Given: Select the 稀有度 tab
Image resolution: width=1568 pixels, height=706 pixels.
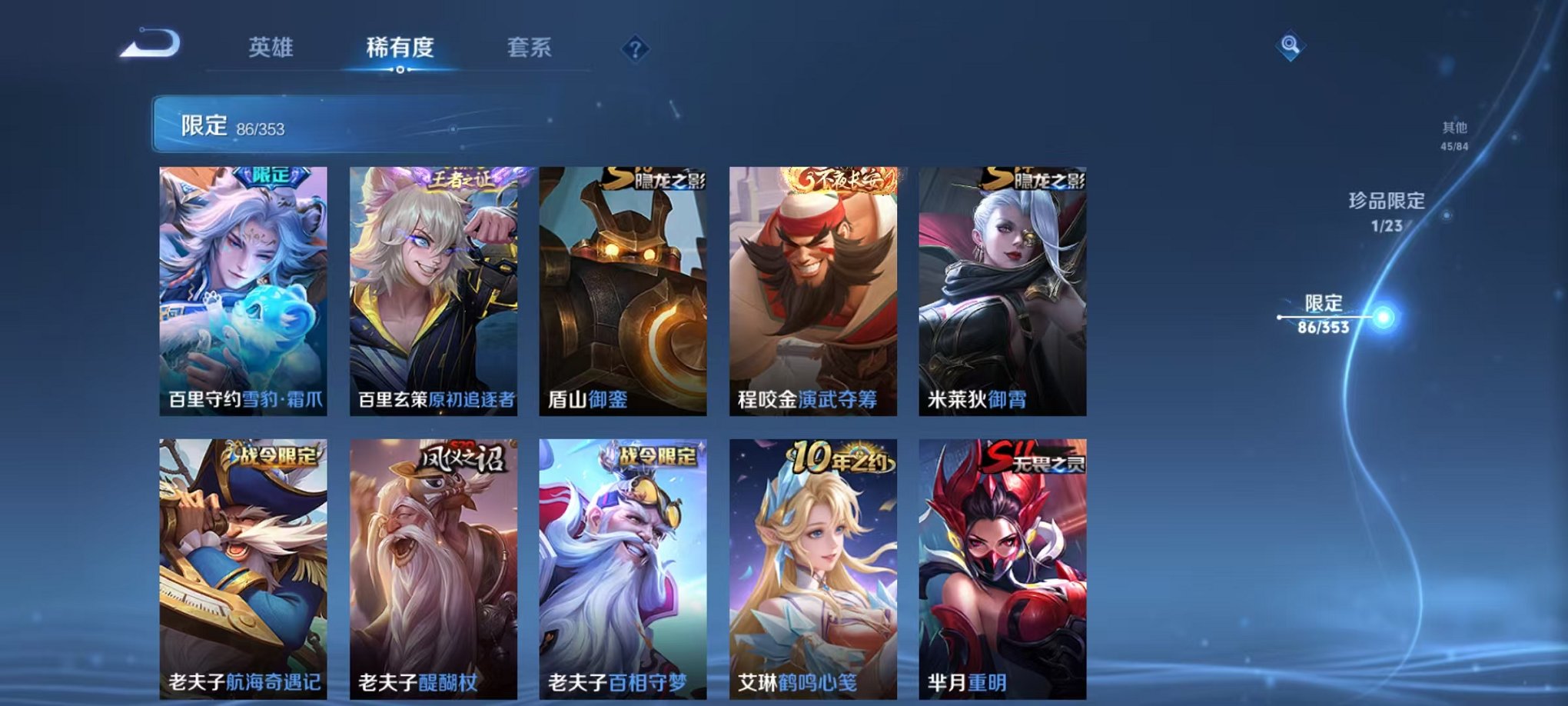Looking at the screenshot, I should [398, 48].
